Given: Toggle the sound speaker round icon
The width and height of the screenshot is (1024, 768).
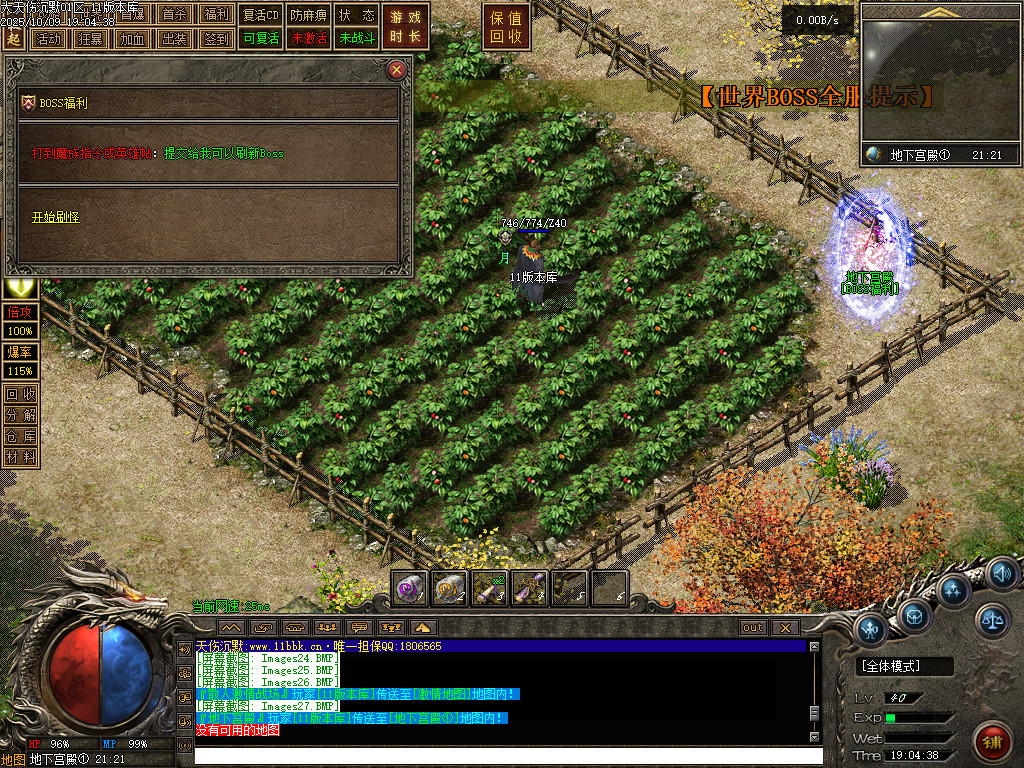Looking at the screenshot, I should 1002,575.
